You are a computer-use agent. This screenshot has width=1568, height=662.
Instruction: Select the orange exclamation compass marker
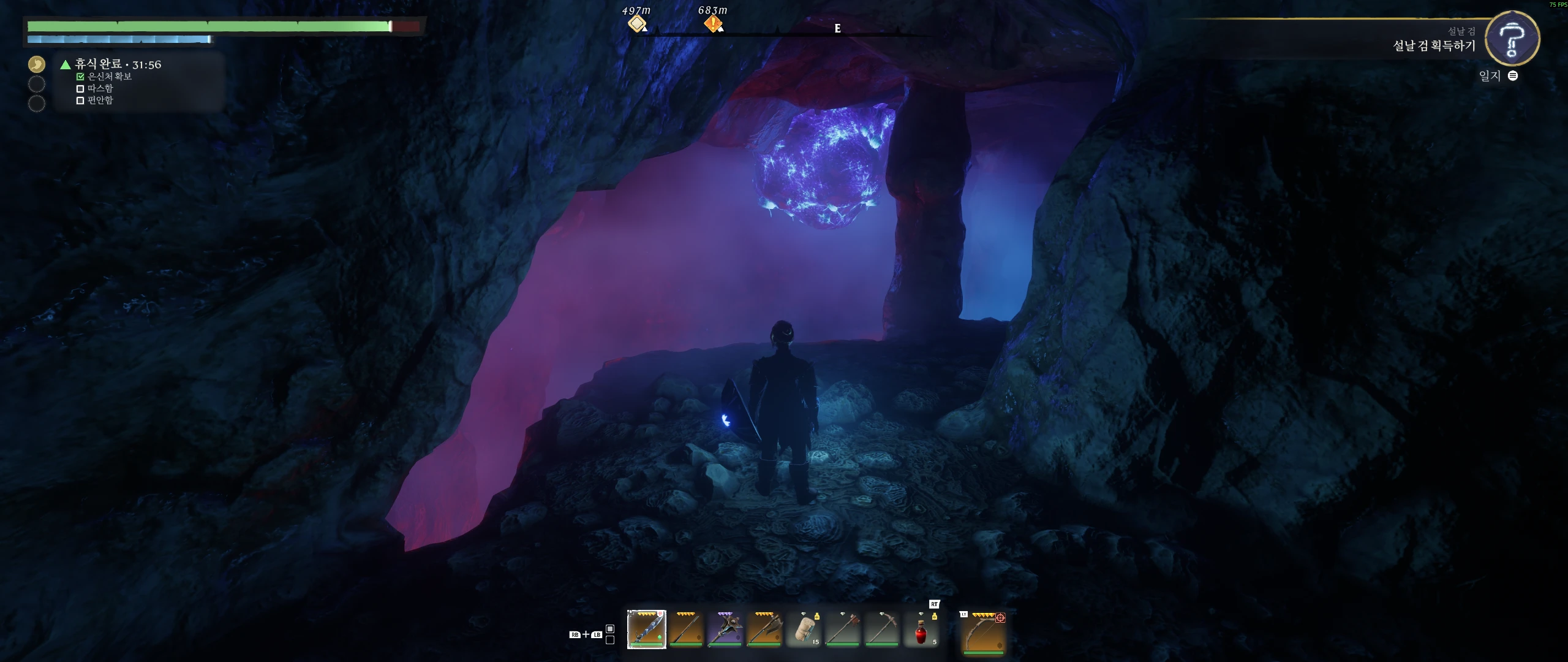pos(713,24)
